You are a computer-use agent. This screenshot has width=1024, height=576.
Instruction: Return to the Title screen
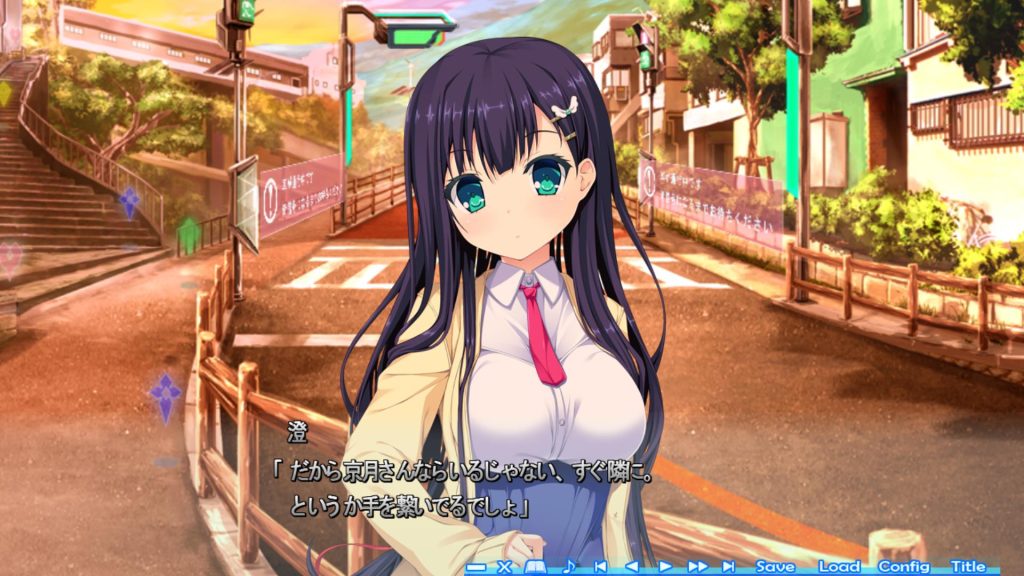click(x=968, y=566)
